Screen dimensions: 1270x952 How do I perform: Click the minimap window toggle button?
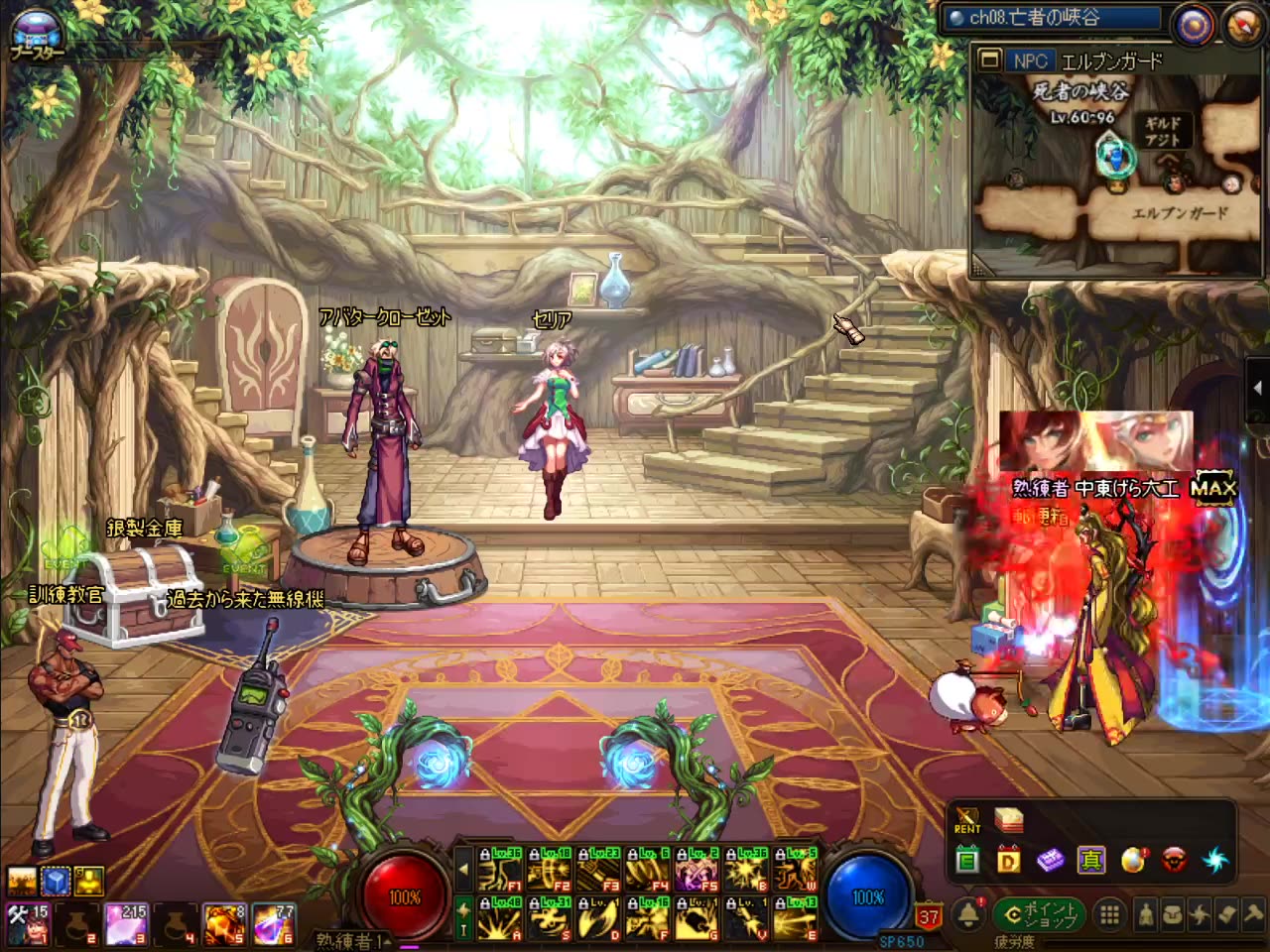click(x=989, y=60)
